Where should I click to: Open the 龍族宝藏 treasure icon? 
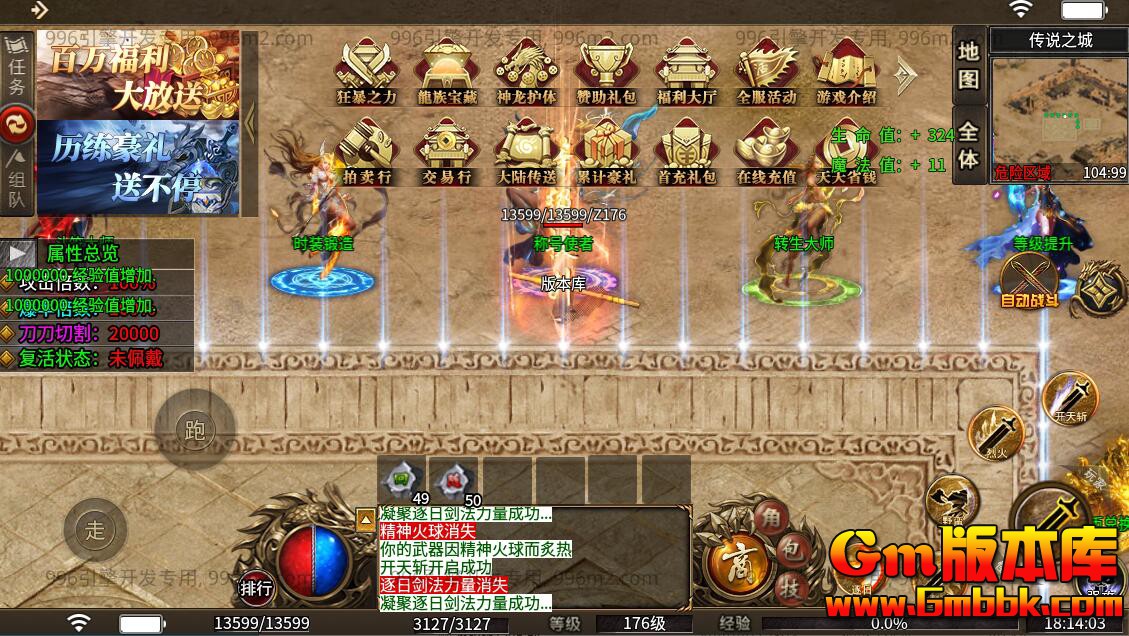(448, 70)
